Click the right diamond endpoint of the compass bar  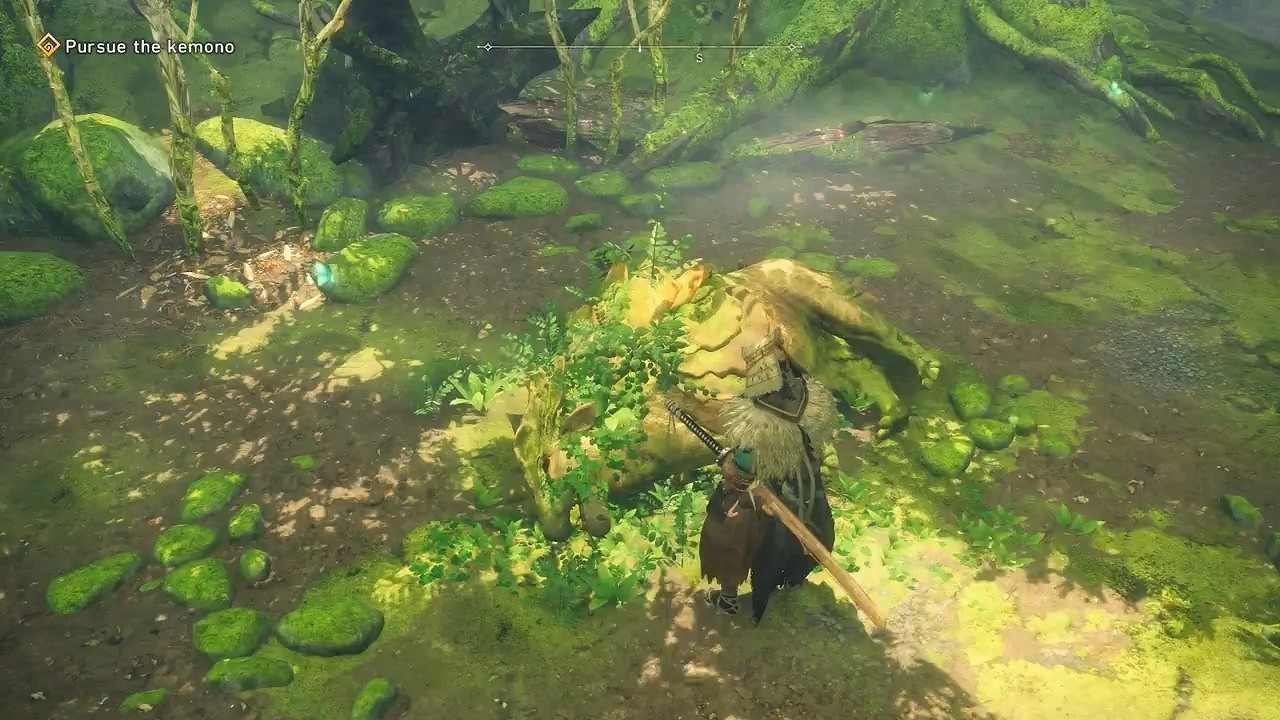pos(793,46)
